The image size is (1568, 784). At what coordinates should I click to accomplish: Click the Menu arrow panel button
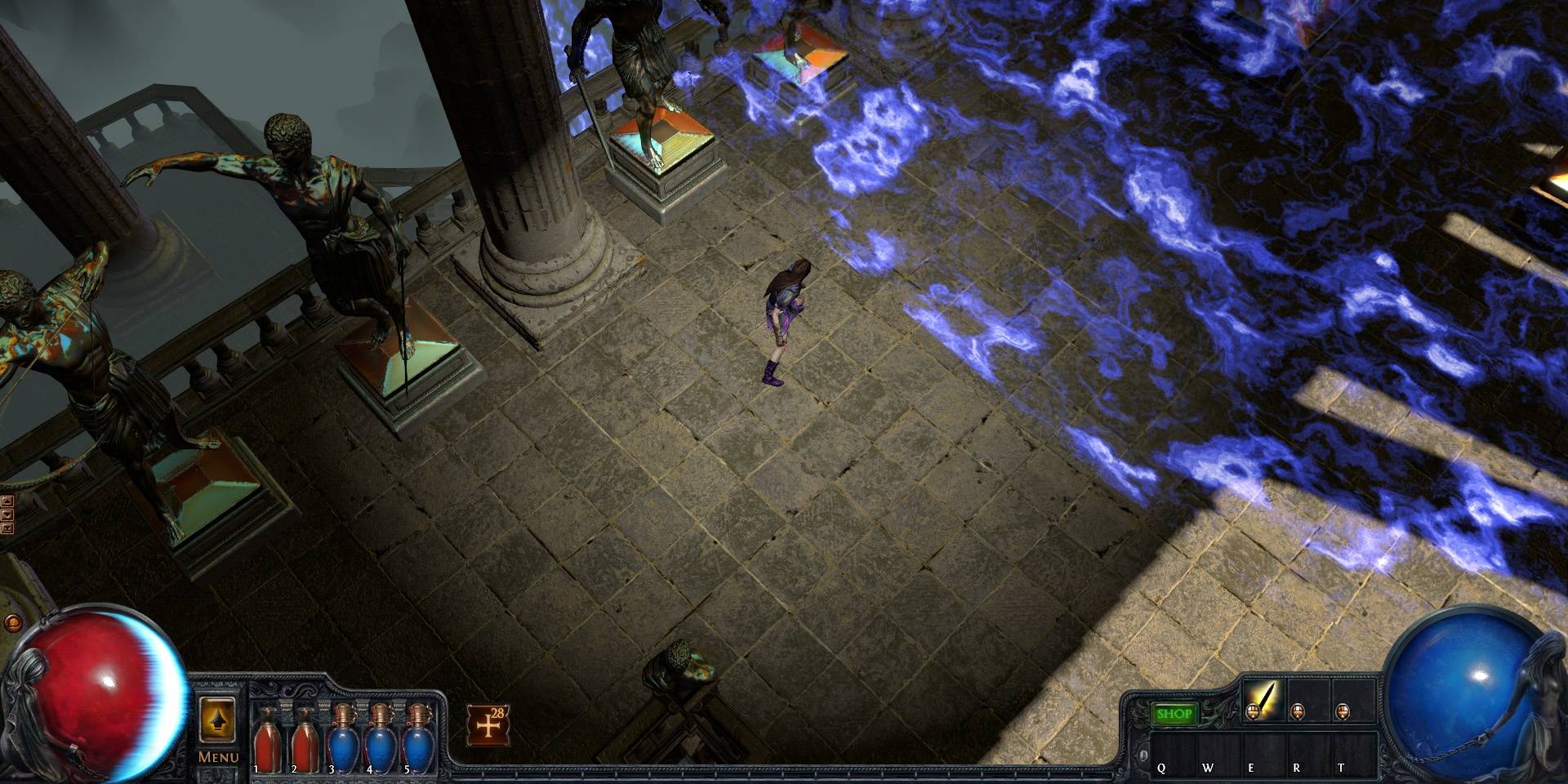pos(219,720)
